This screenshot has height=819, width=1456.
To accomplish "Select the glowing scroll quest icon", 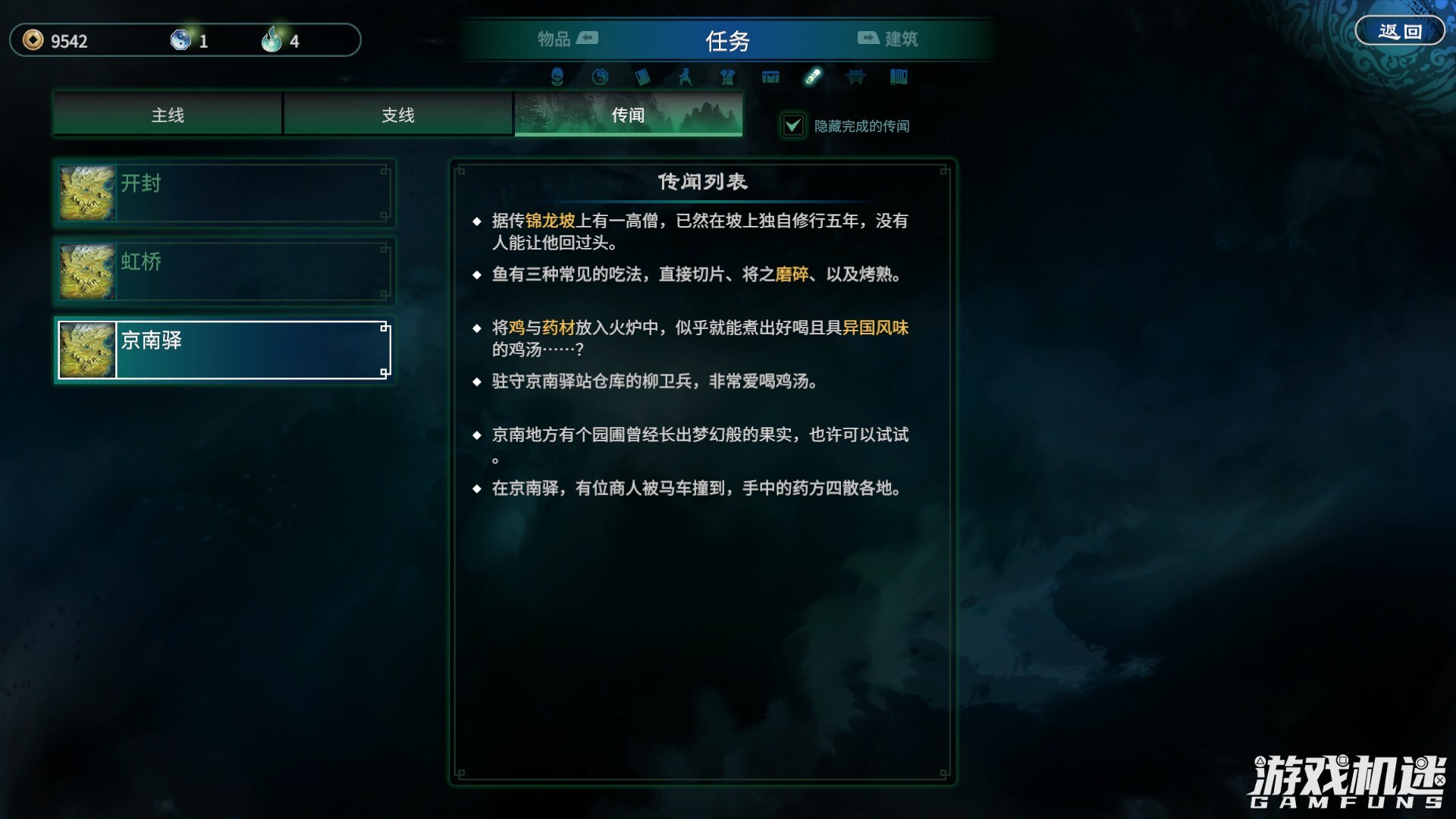I will point(814,77).
